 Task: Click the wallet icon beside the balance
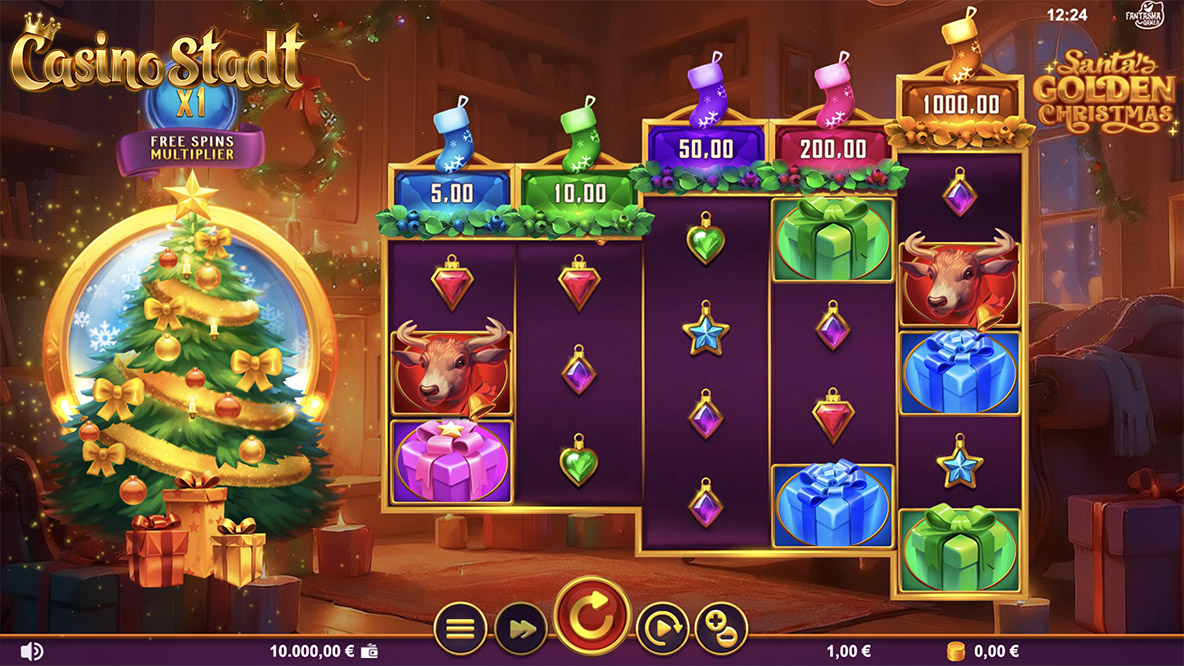[x=372, y=651]
